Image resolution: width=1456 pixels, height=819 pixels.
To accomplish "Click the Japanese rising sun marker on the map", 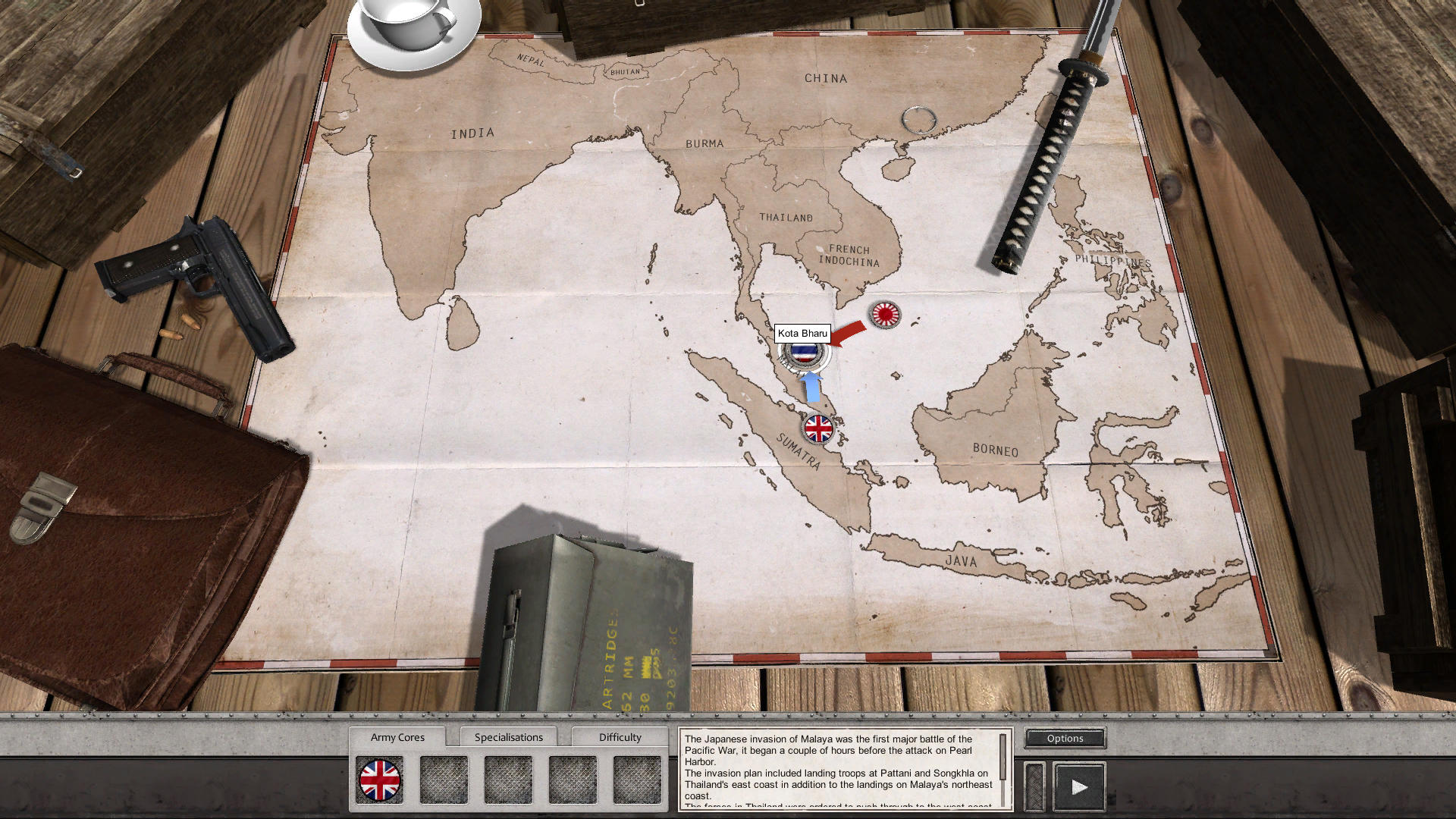I will pyautogui.click(x=884, y=314).
